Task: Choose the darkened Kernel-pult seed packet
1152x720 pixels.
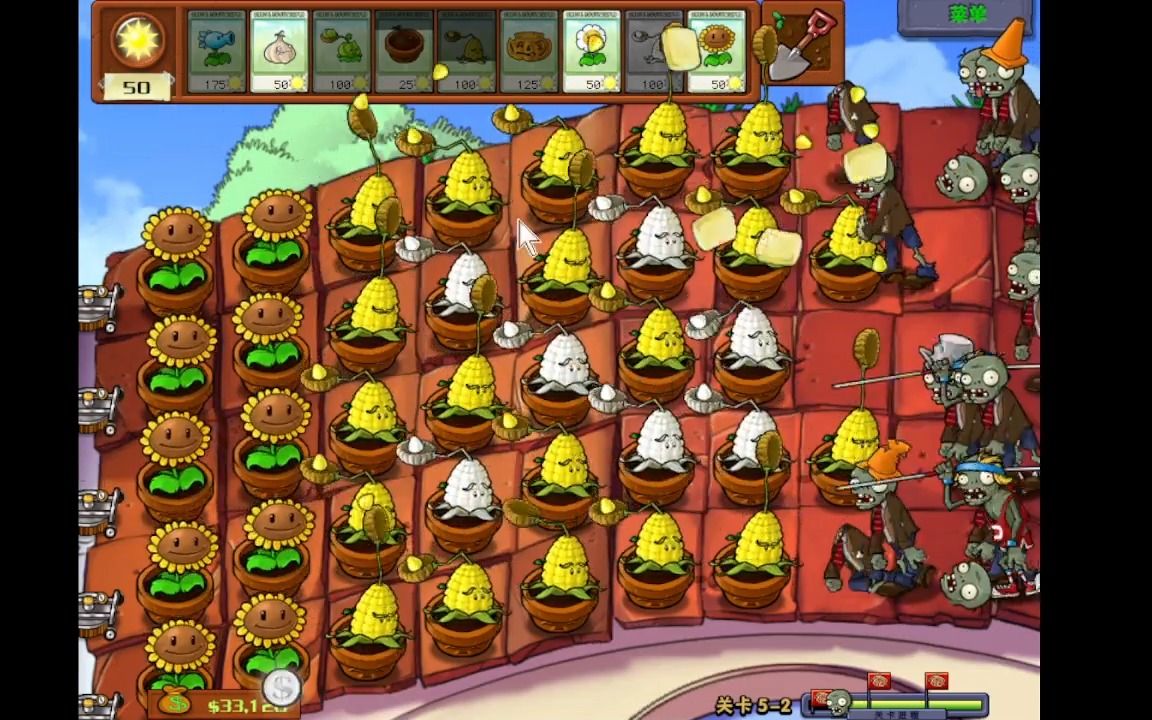Action: click(x=466, y=53)
